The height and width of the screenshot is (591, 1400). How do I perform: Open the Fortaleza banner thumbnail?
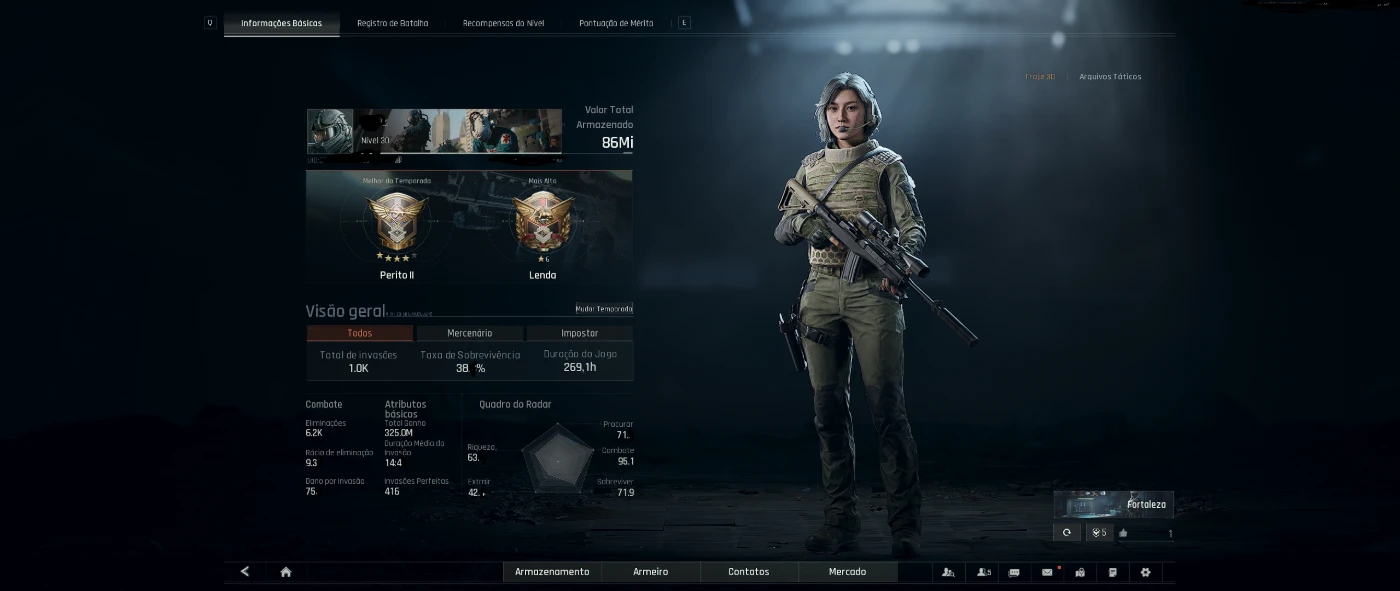click(x=1113, y=504)
